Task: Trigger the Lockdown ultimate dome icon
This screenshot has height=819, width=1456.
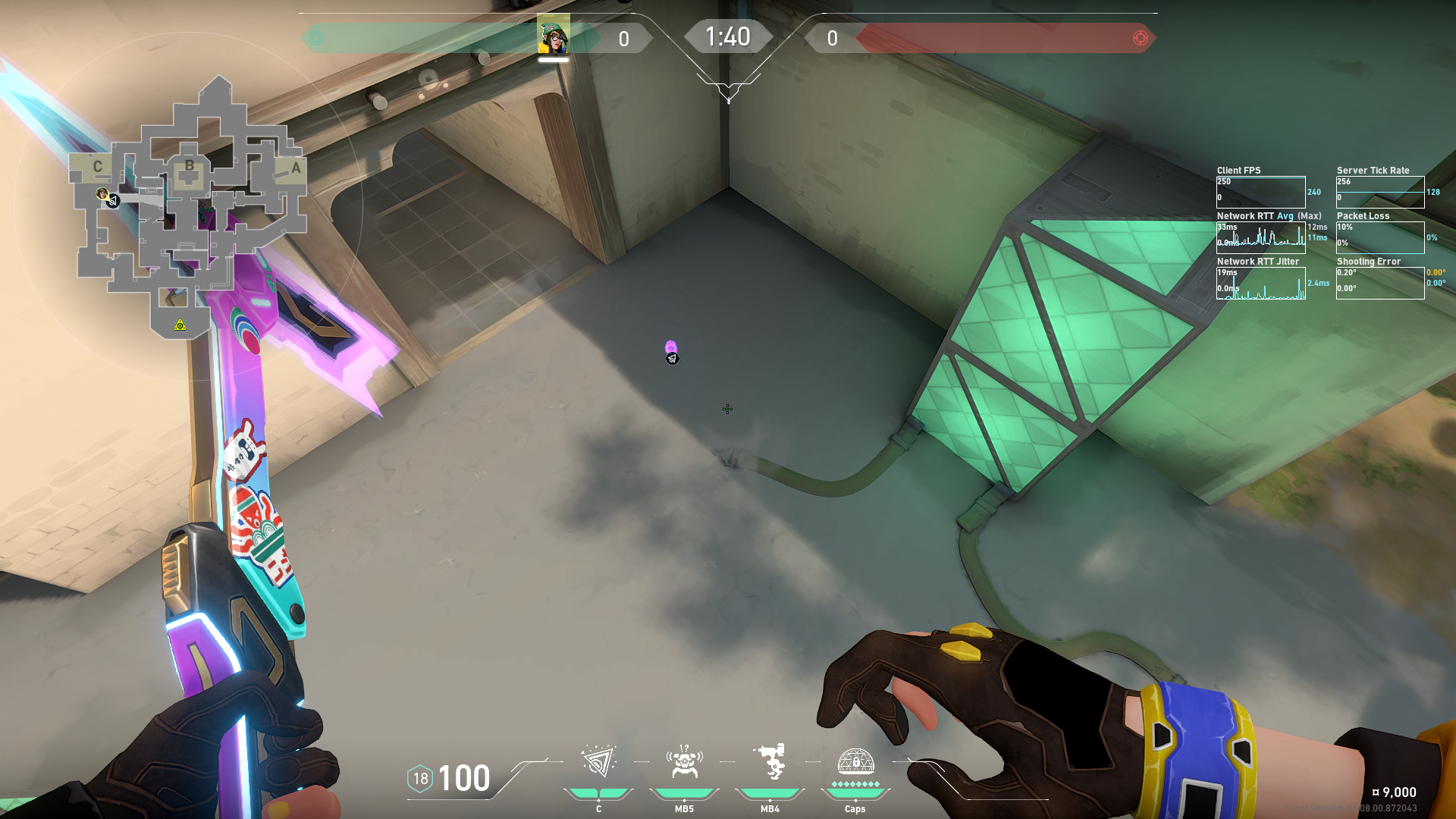Action: 855,761
